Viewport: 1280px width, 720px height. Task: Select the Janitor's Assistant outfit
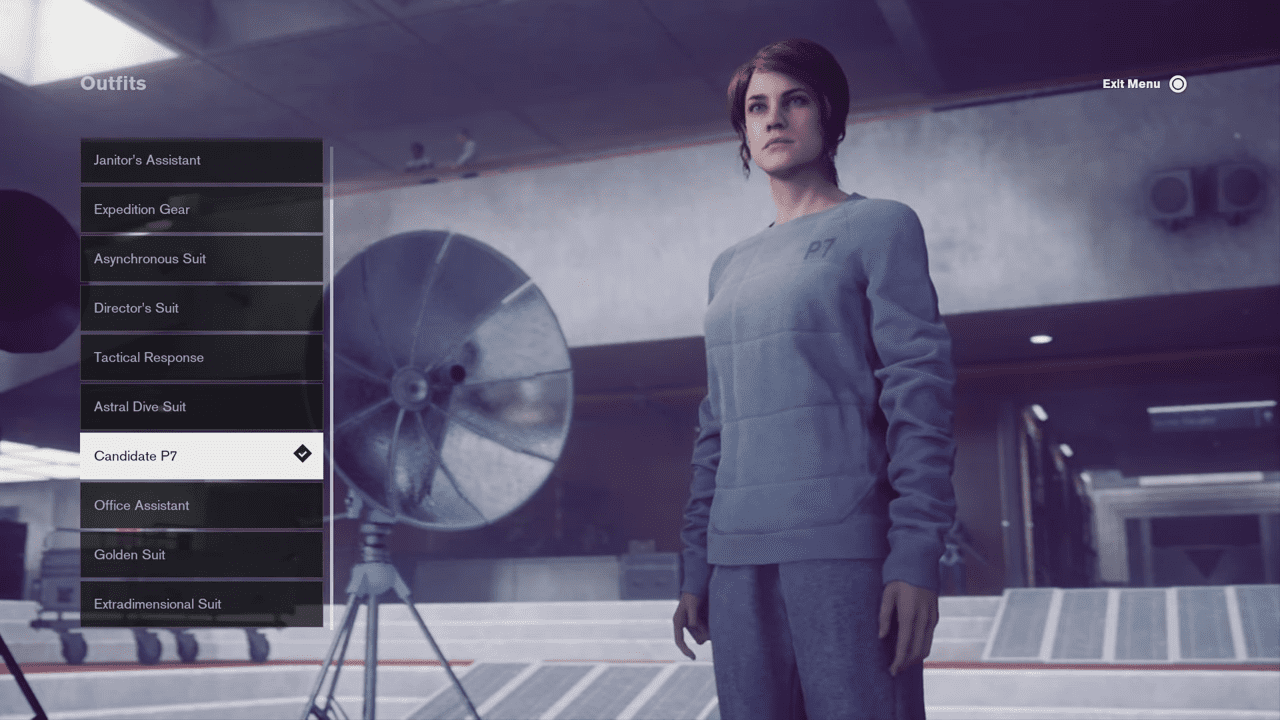pyautogui.click(x=201, y=160)
